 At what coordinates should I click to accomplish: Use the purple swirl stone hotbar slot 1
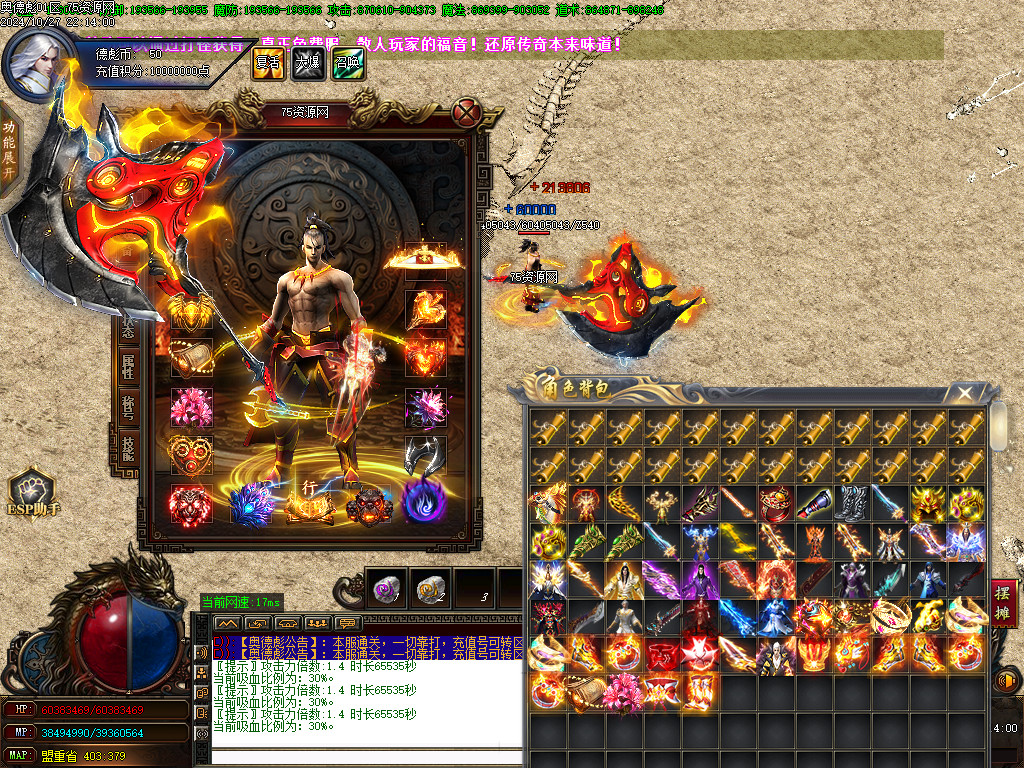tap(385, 589)
